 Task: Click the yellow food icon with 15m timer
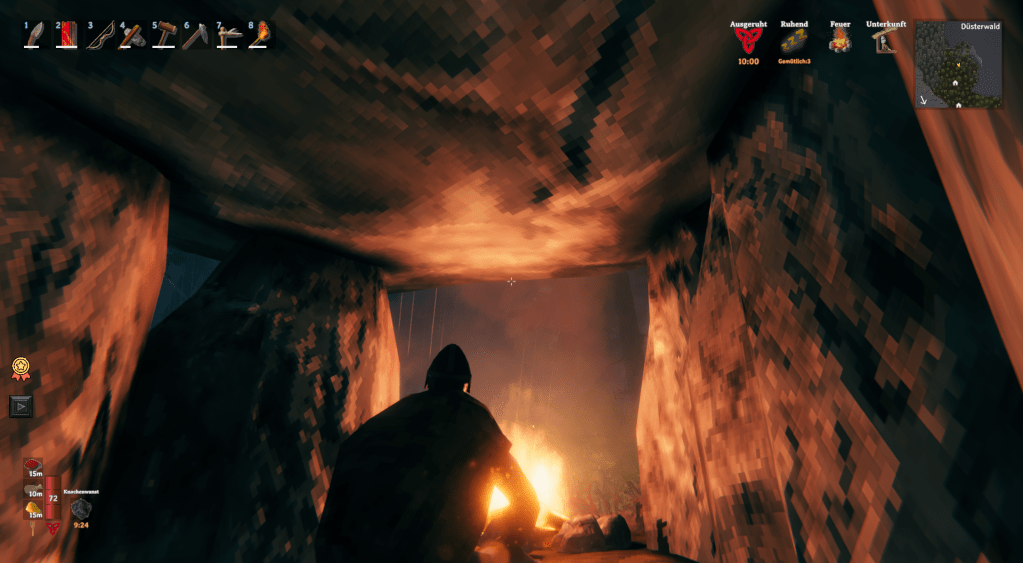(34, 510)
